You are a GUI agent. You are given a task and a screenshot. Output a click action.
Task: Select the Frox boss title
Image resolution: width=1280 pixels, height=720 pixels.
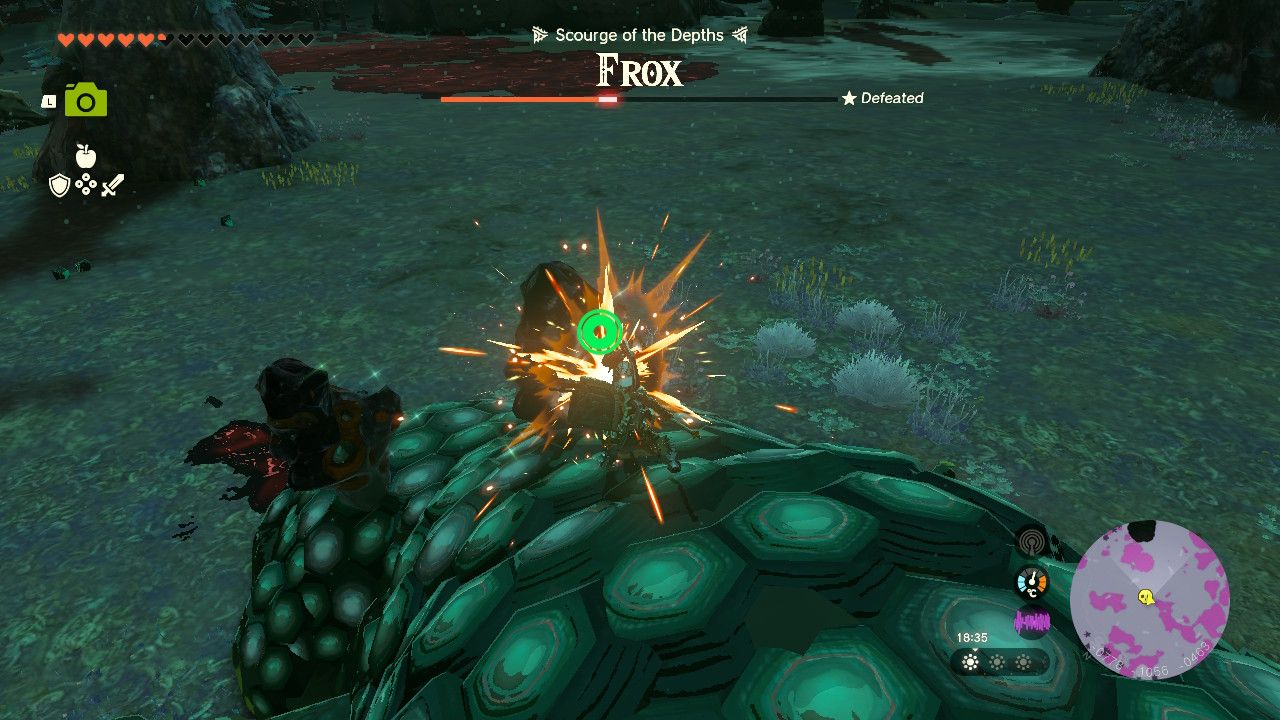click(x=639, y=72)
